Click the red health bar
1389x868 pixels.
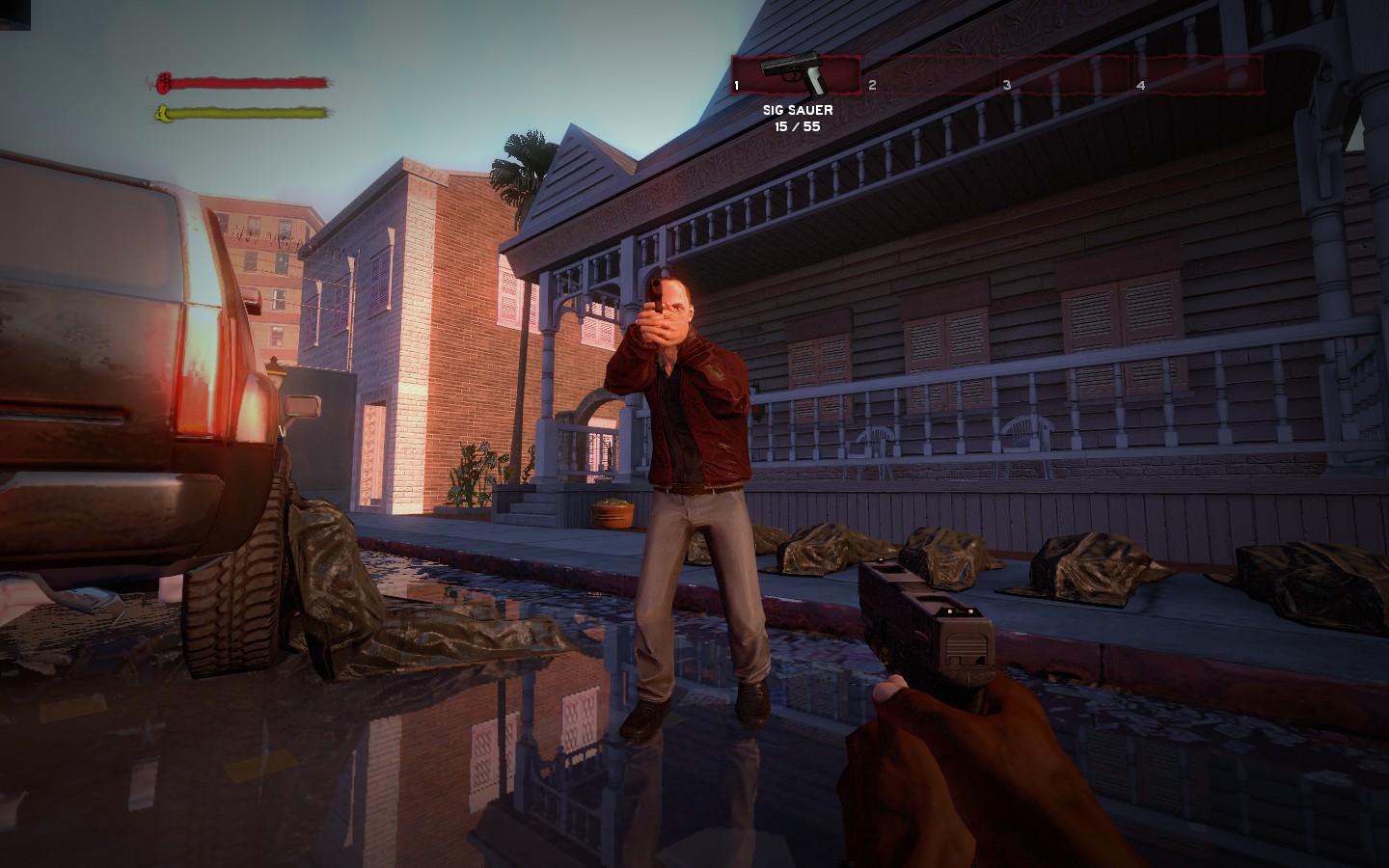coord(251,81)
